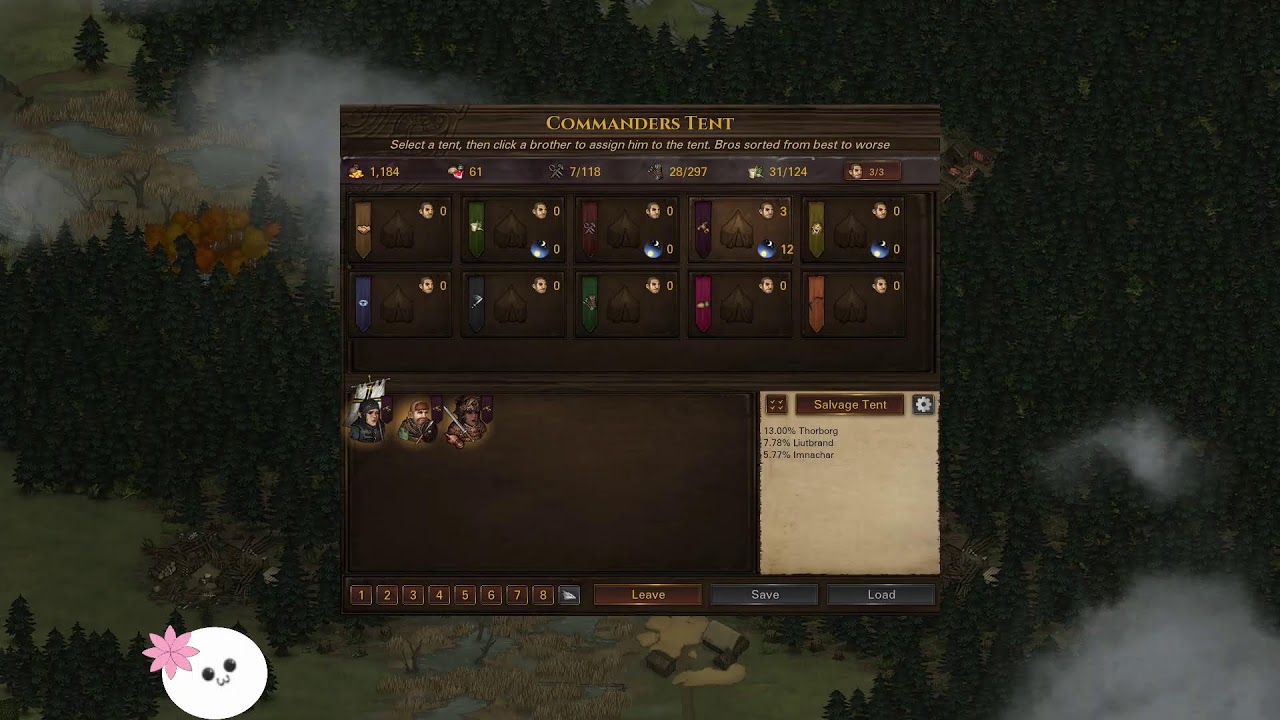
Task: Select the tent with the handshake banner
Action: (x=398, y=230)
